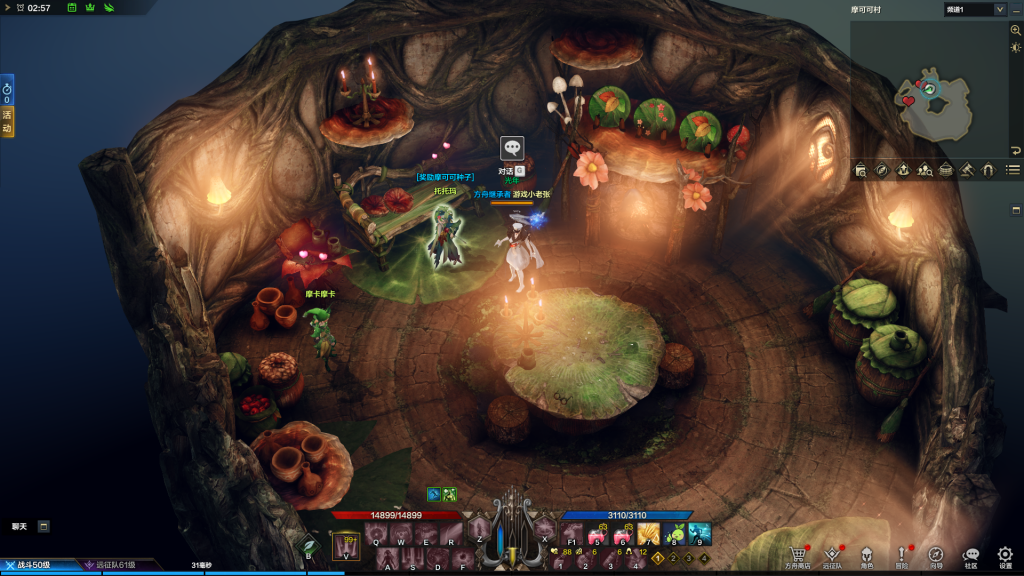Open the 冒险 adventure menu

tap(902, 554)
